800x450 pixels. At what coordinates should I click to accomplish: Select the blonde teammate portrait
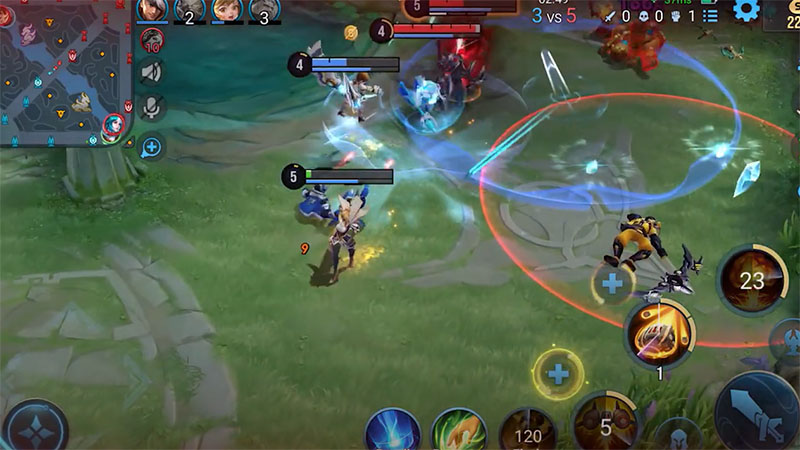click(226, 12)
